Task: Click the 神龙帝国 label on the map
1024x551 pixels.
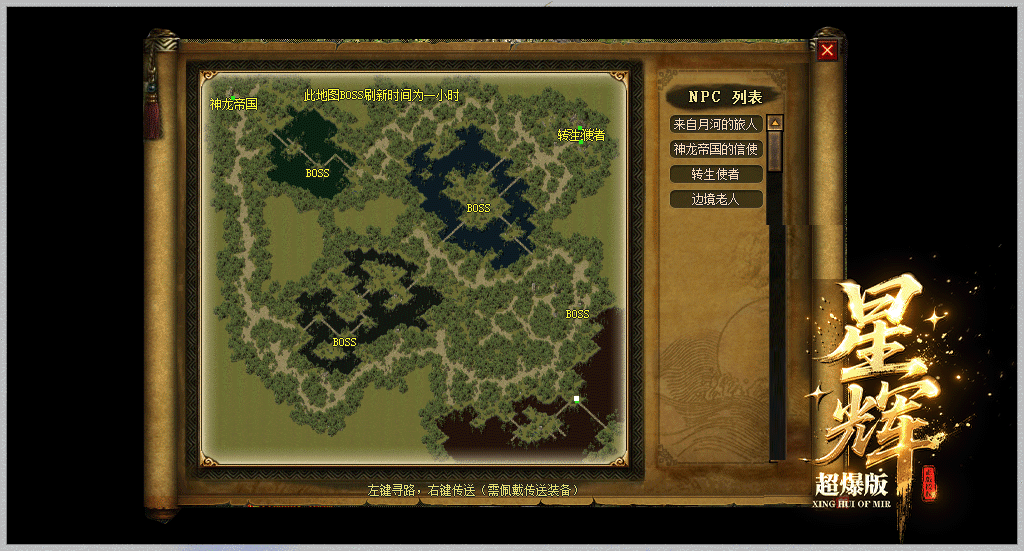Action: tap(234, 104)
